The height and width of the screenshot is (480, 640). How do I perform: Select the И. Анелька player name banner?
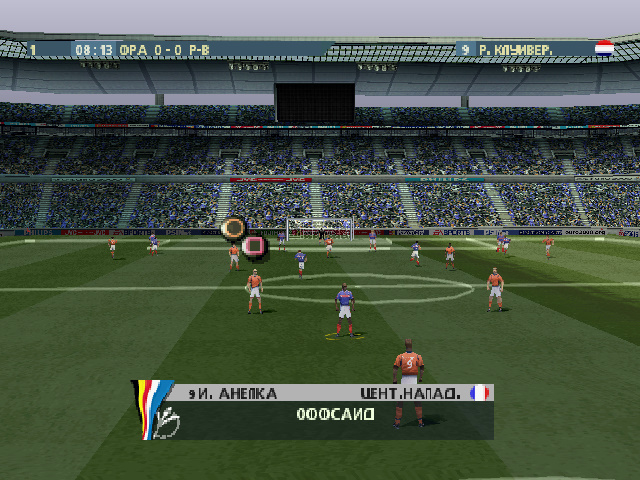point(232,394)
